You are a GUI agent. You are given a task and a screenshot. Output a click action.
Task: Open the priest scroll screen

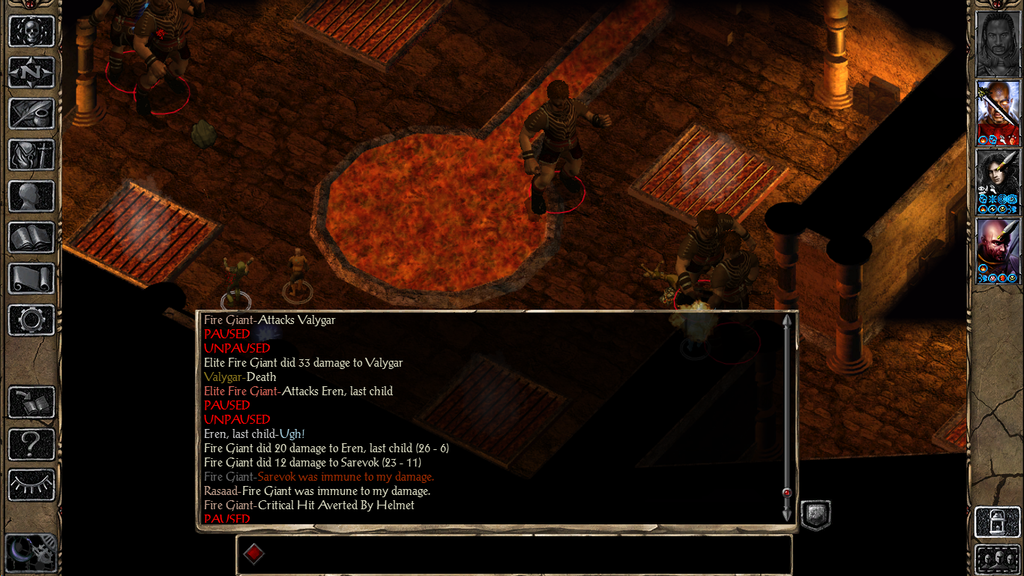(31, 278)
